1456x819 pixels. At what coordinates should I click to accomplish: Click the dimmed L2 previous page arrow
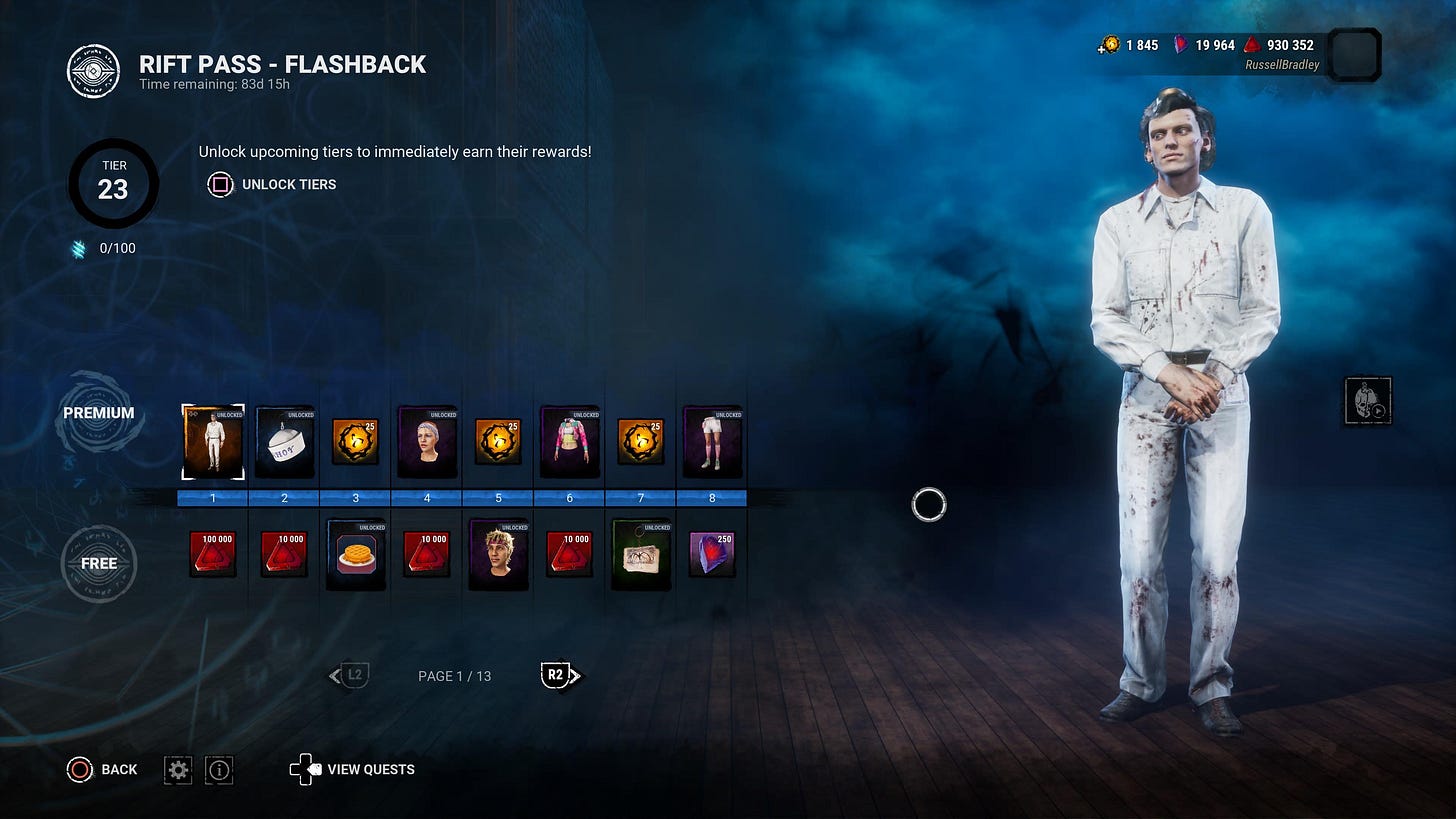click(x=348, y=675)
